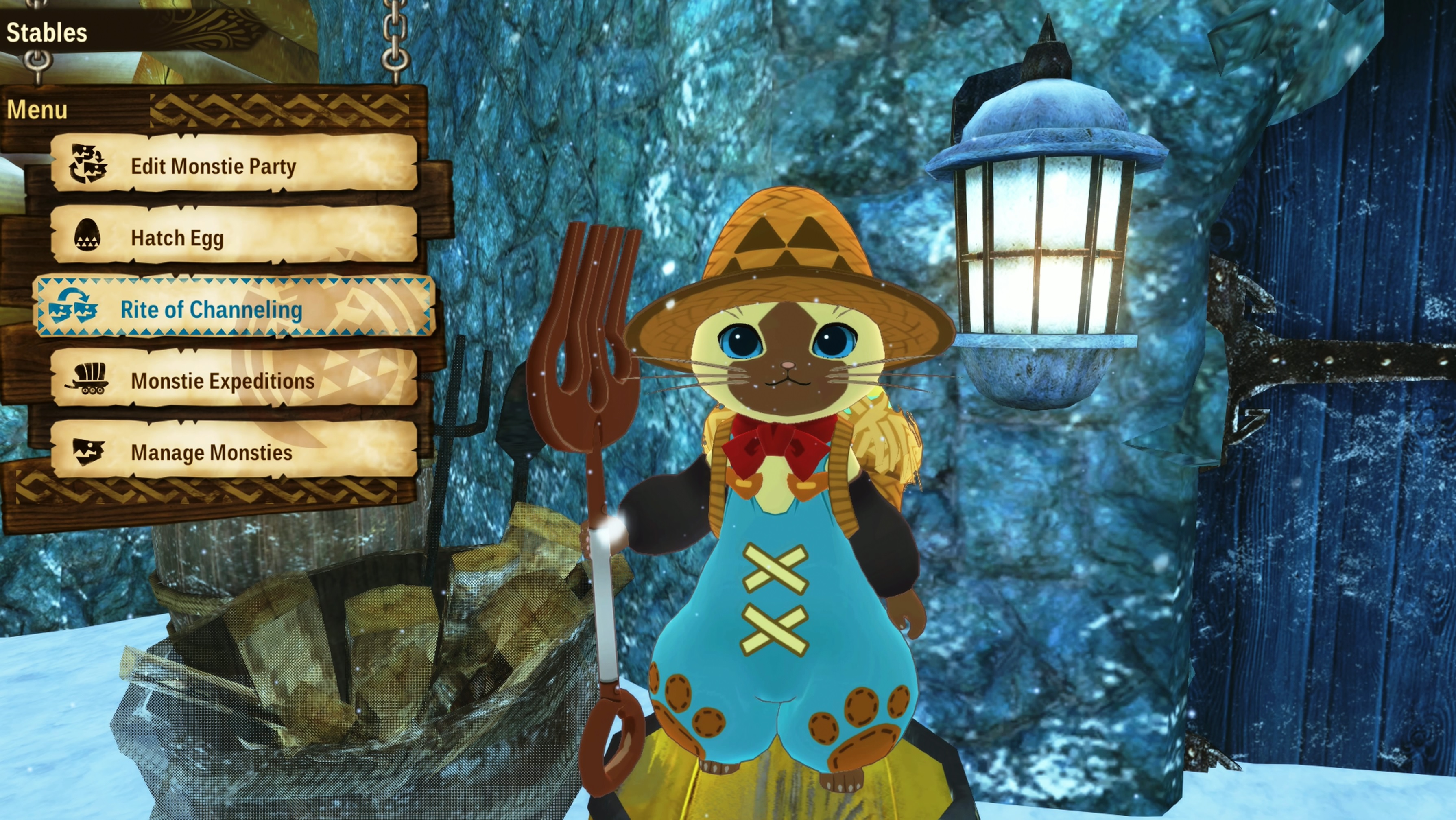The height and width of the screenshot is (820, 1456).
Task: Click the glowing hanging lantern
Action: click(1046, 243)
